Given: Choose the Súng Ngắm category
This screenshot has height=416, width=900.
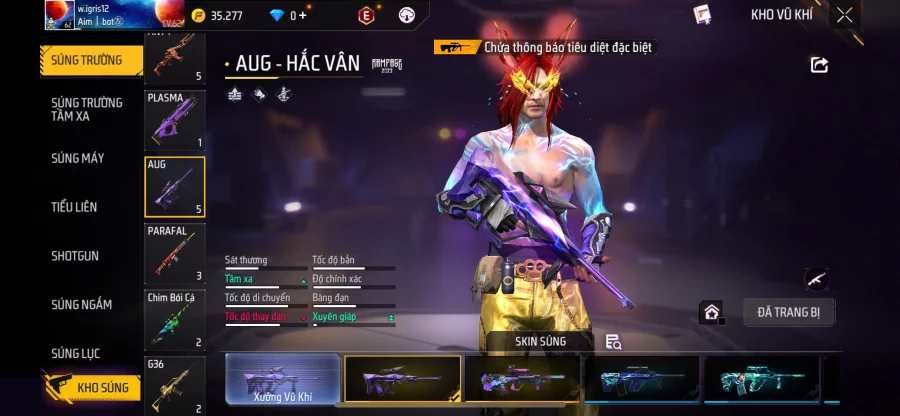Looking at the screenshot, I should tap(82, 305).
